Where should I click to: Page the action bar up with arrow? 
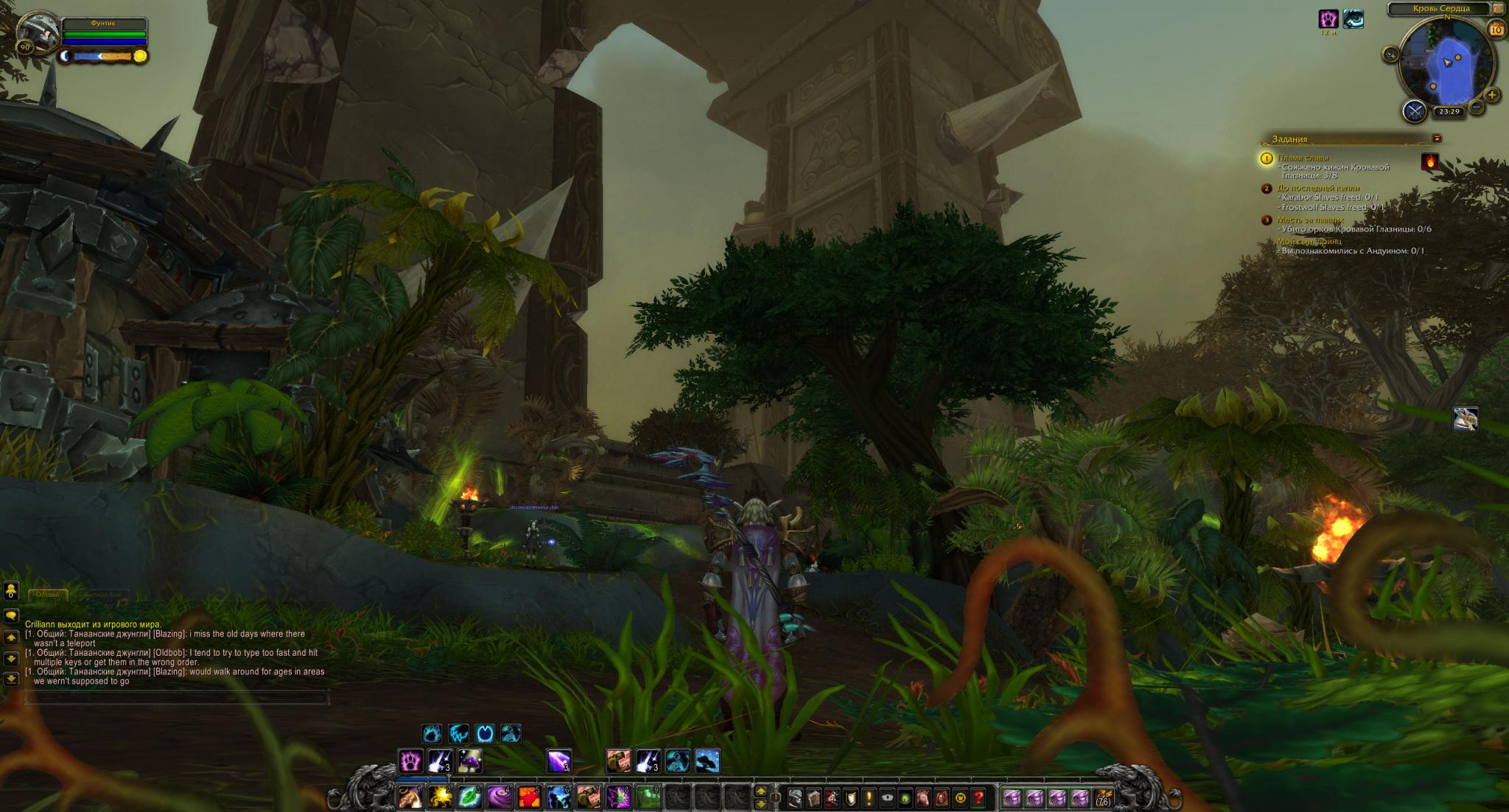(x=761, y=791)
